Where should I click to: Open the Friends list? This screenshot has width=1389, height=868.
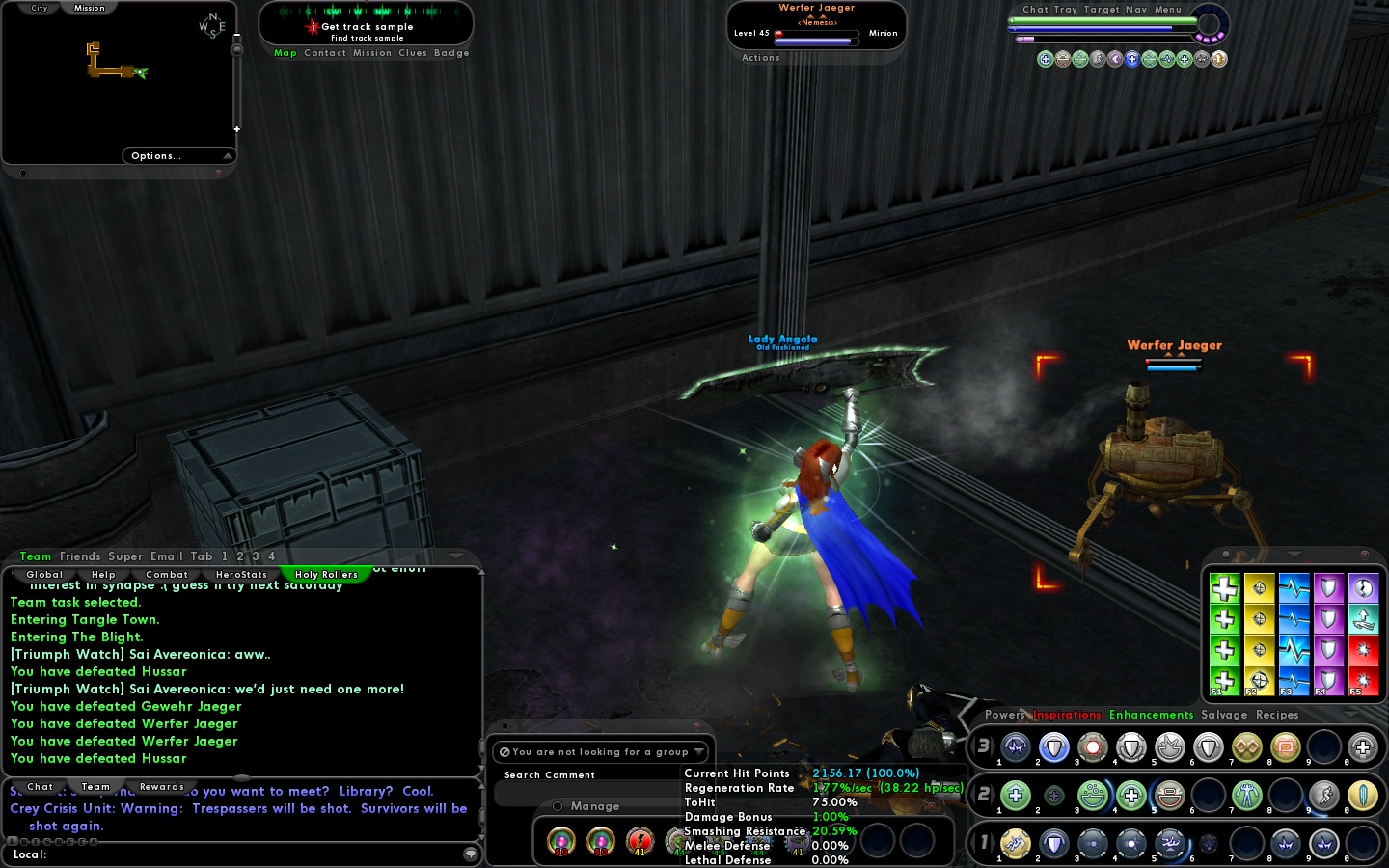click(x=80, y=556)
